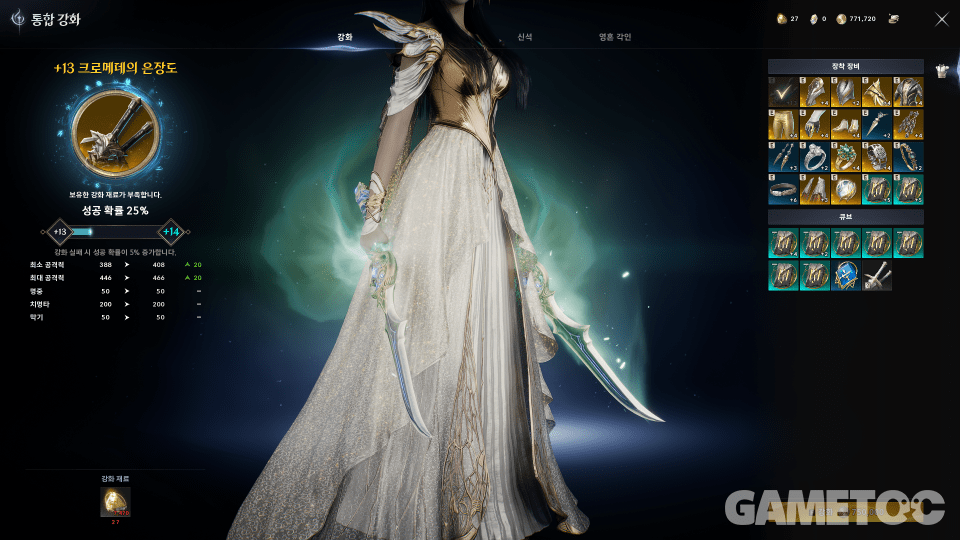Select the blue shield emblem cube slot

[x=846, y=275]
